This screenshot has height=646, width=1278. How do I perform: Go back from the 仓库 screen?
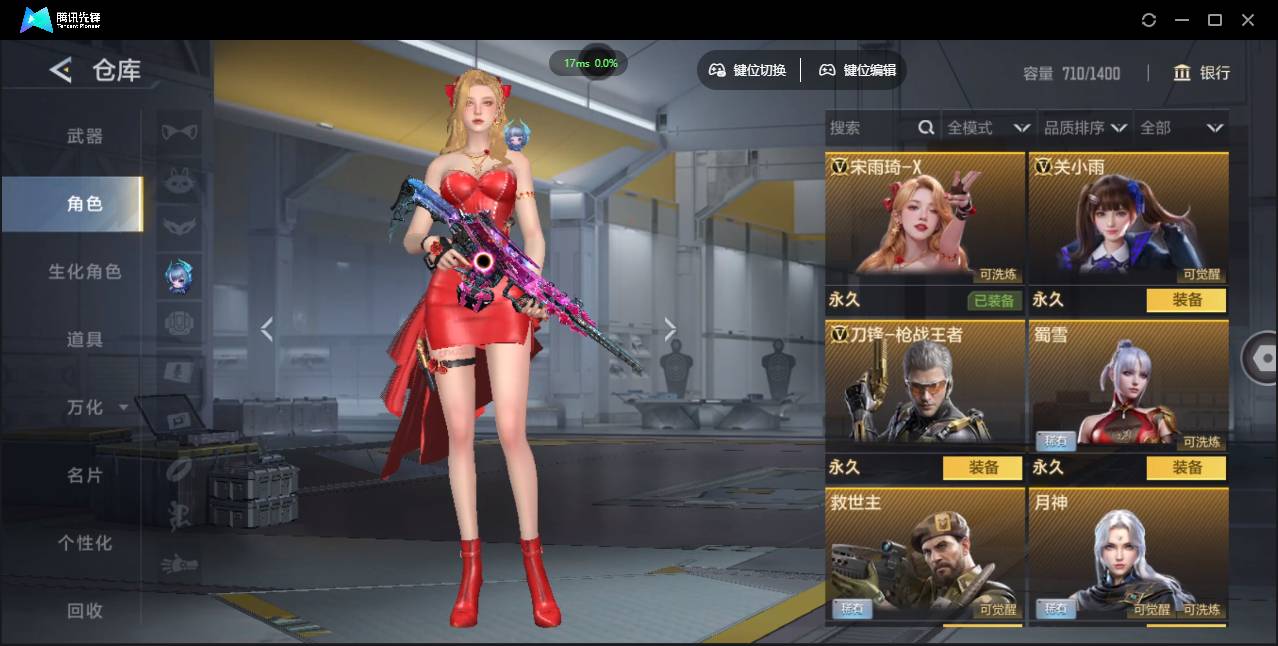(x=61, y=70)
